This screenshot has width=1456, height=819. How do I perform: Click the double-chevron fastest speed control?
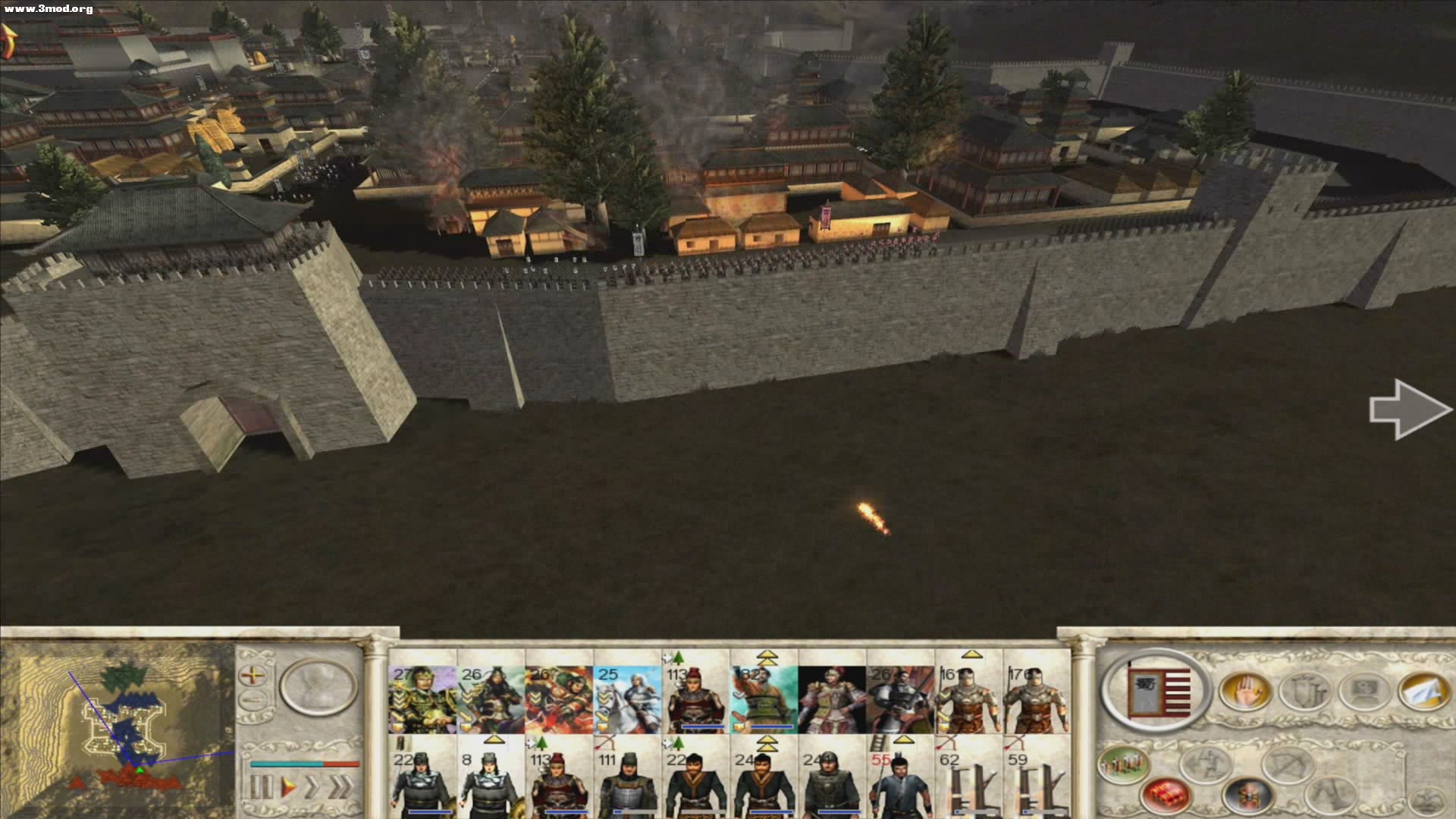(x=339, y=786)
